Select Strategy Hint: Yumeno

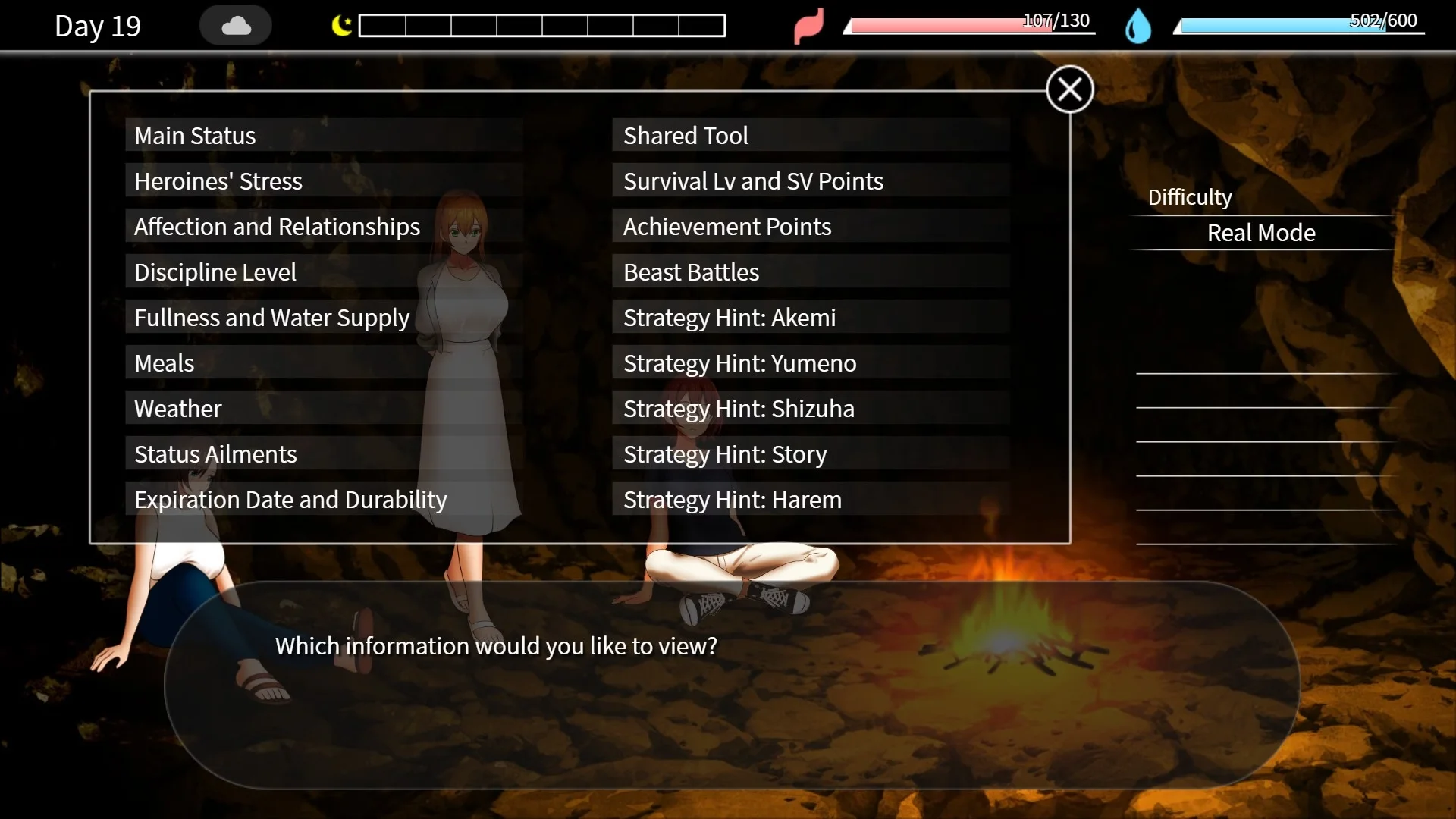810,363
